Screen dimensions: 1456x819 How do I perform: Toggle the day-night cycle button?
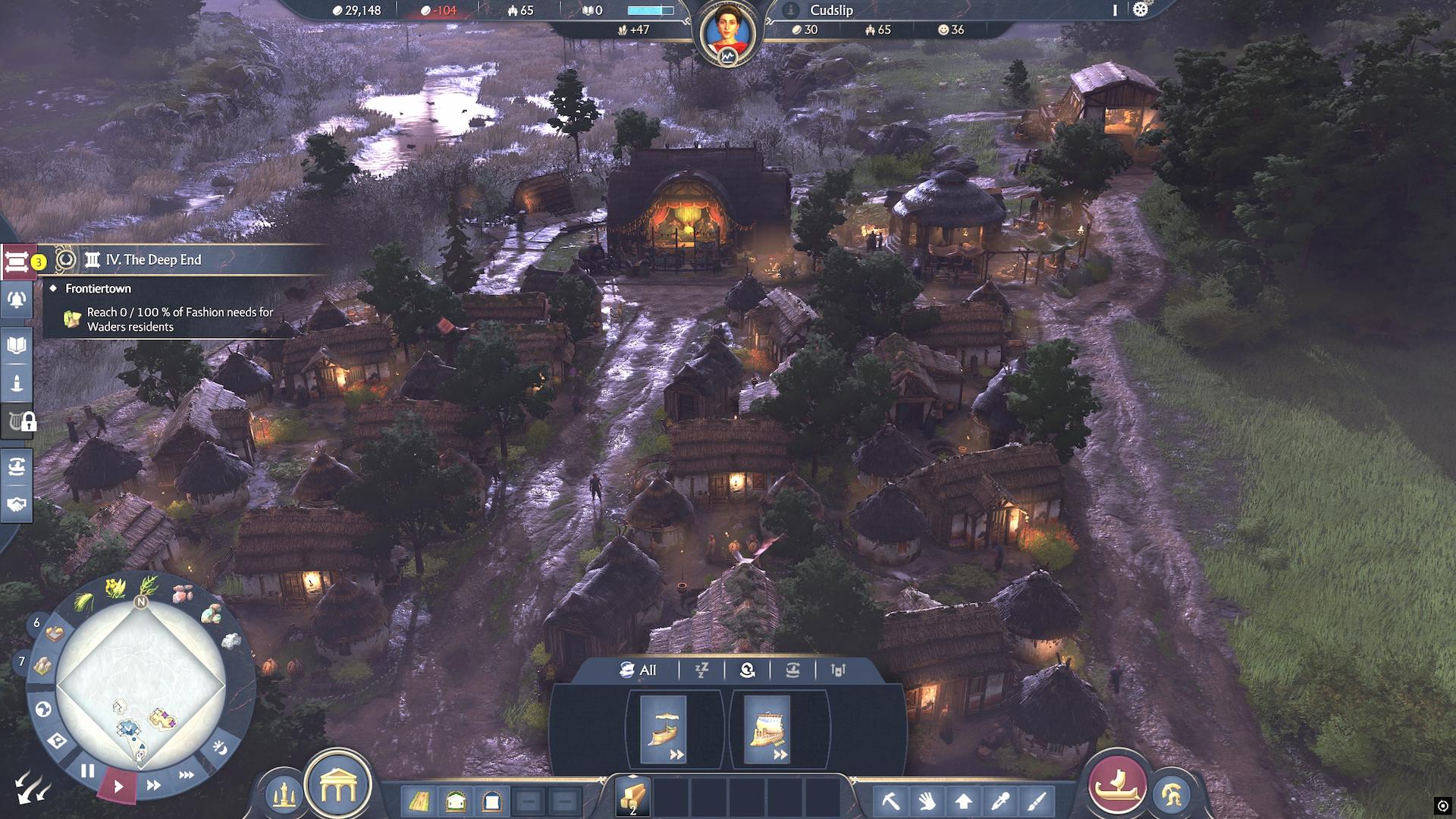(x=220, y=748)
